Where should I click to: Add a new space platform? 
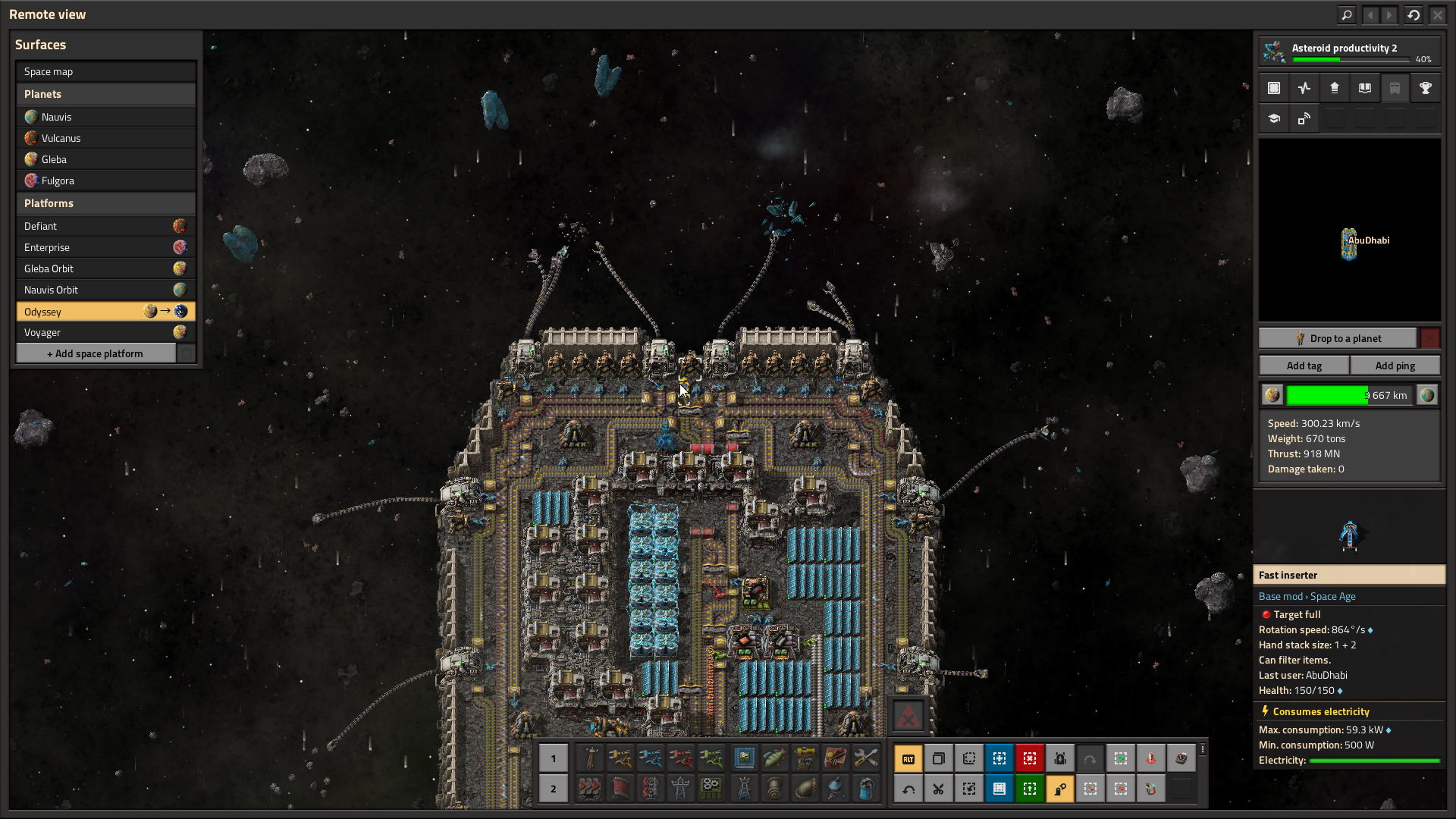pyautogui.click(x=96, y=353)
